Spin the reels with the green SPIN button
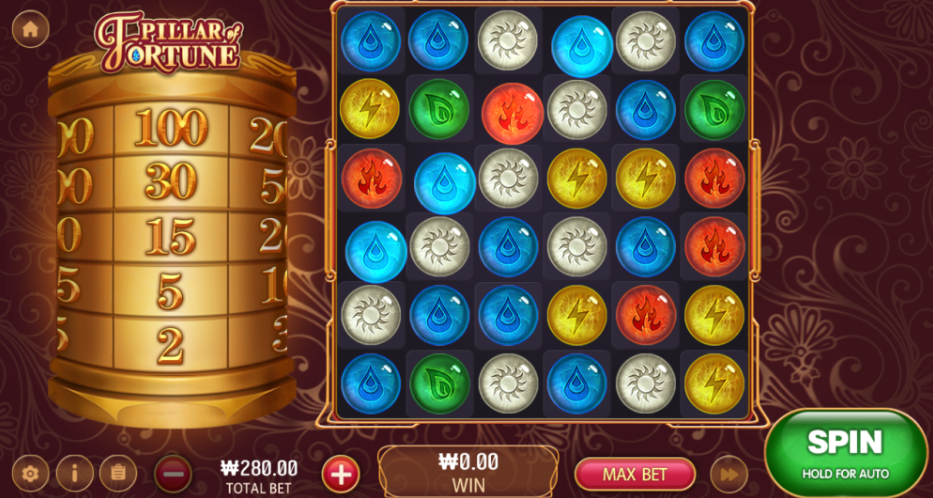The width and height of the screenshot is (933, 498). (845, 452)
